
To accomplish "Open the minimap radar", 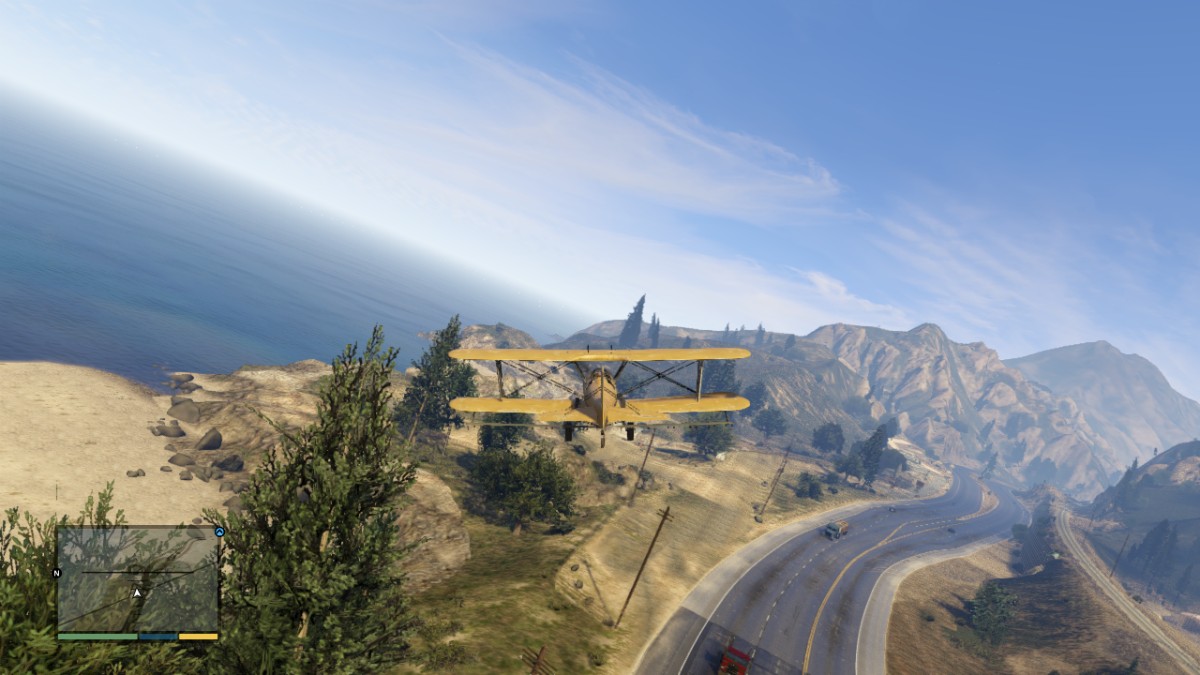I will pyautogui.click(x=137, y=579).
